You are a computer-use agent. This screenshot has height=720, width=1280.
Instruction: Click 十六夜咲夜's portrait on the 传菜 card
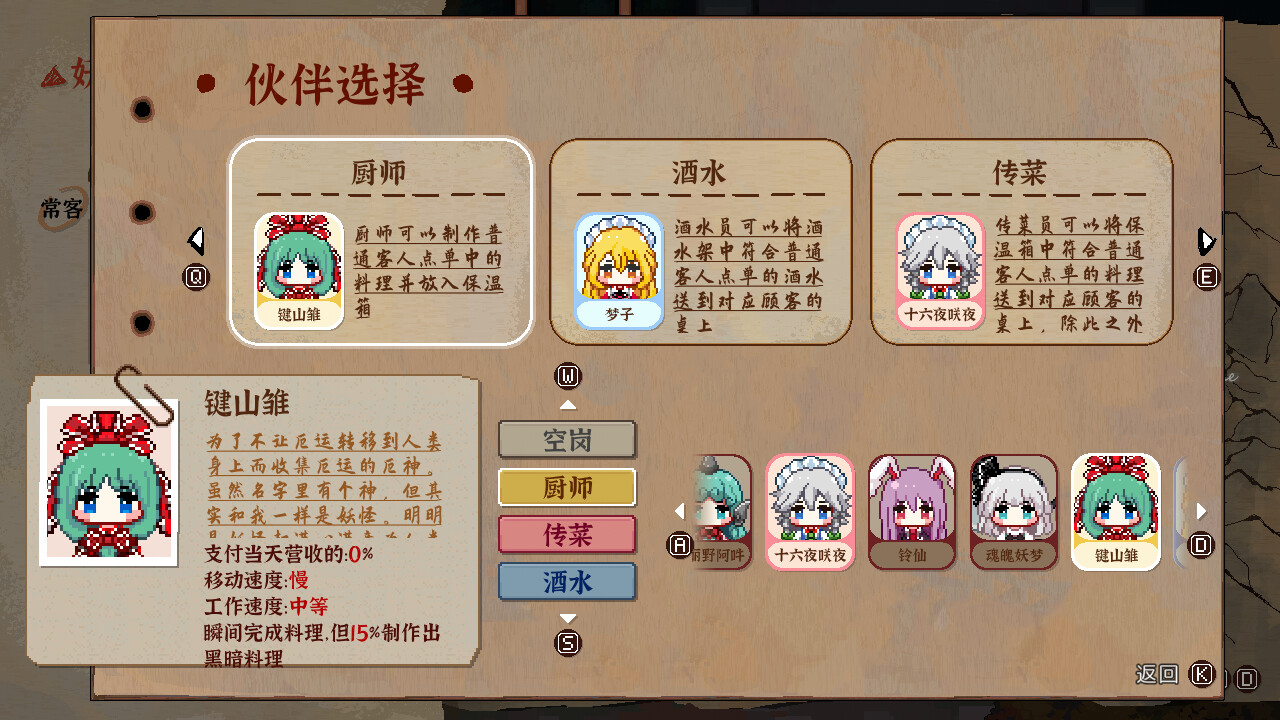pyautogui.click(x=937, y=270)
